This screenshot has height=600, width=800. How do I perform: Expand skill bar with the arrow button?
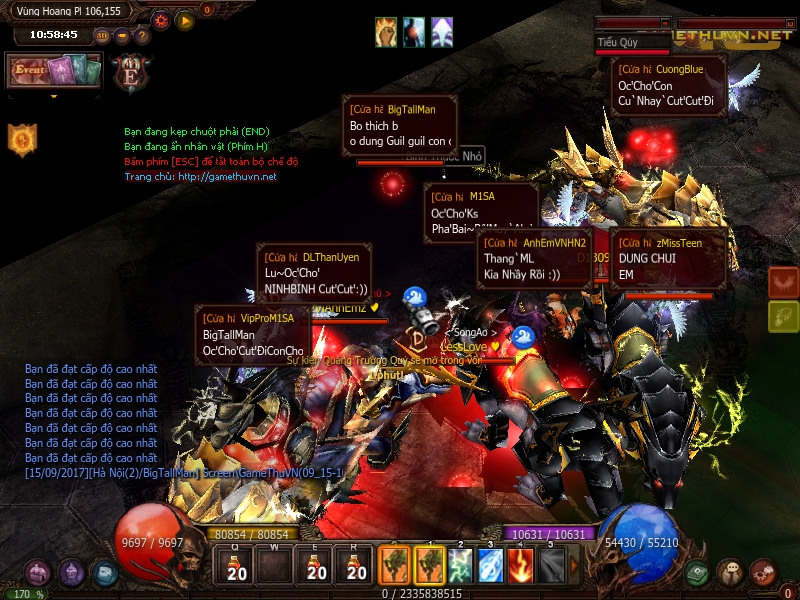574,567
